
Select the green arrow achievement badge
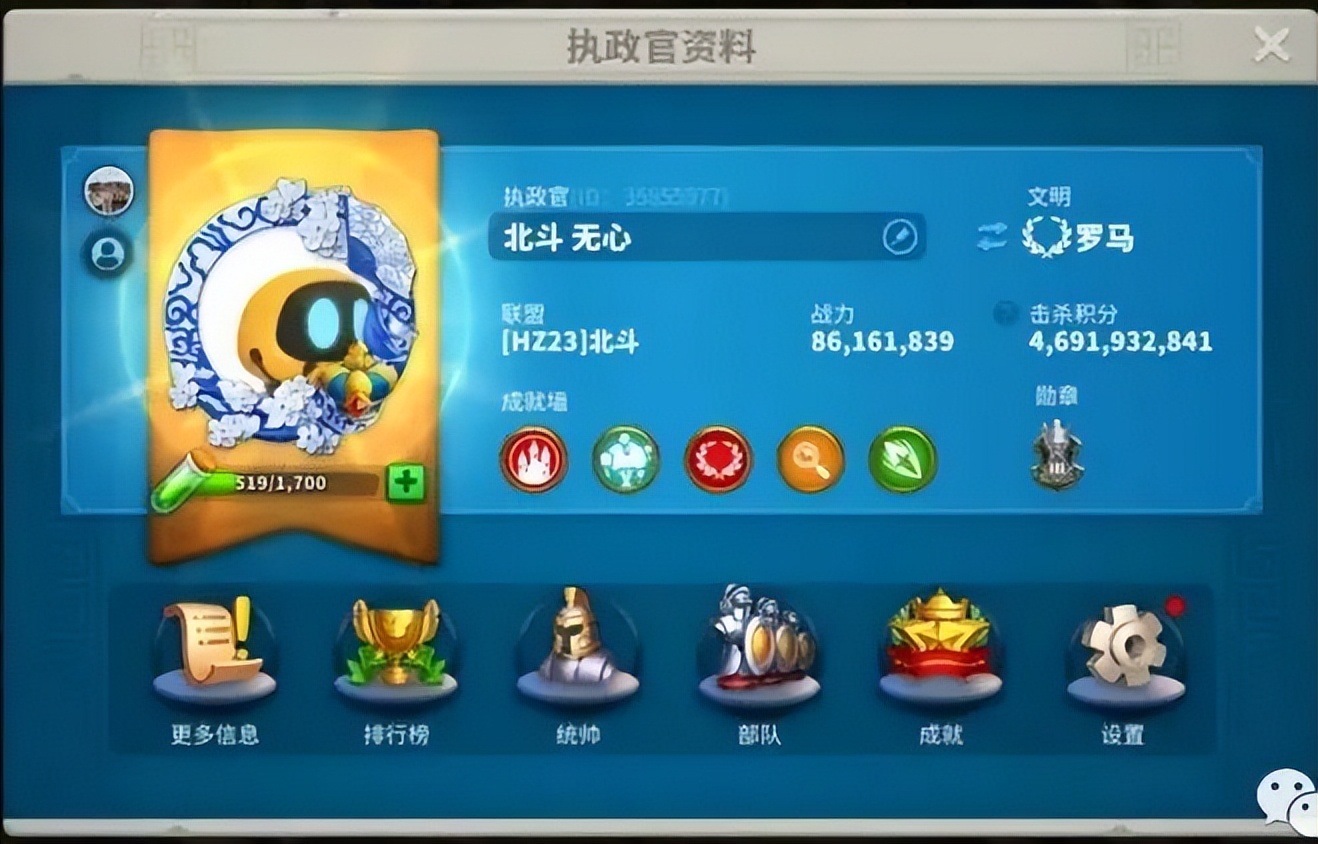[905, 459]
